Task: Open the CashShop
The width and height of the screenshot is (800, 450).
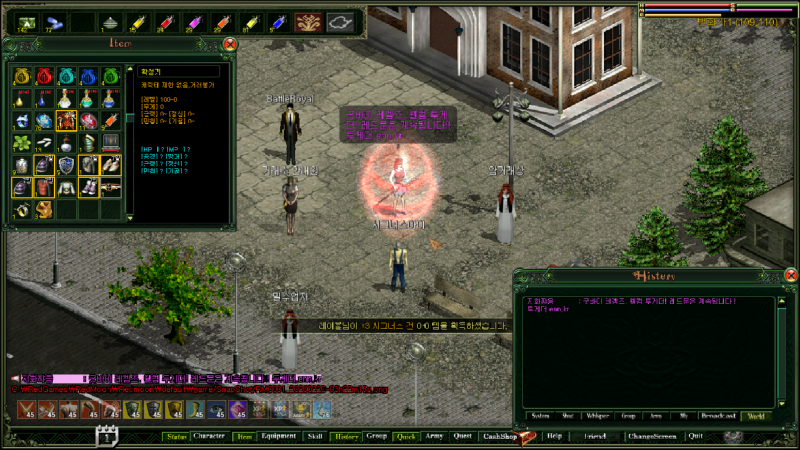Action: [499, 437]
